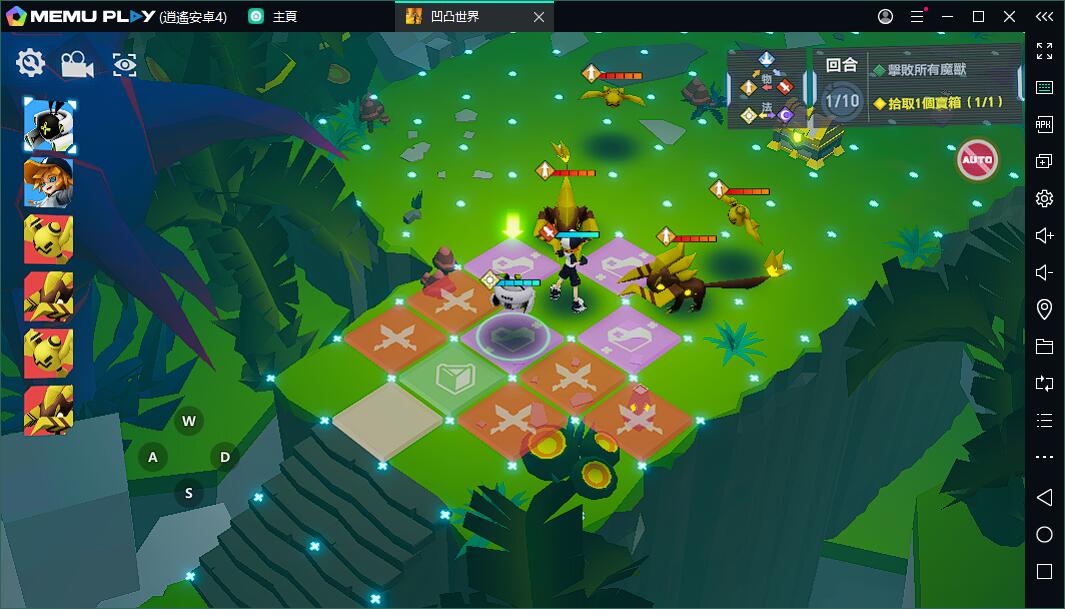Toggle the video camera view icon
Screen dimensions: 1065x609
77,65
